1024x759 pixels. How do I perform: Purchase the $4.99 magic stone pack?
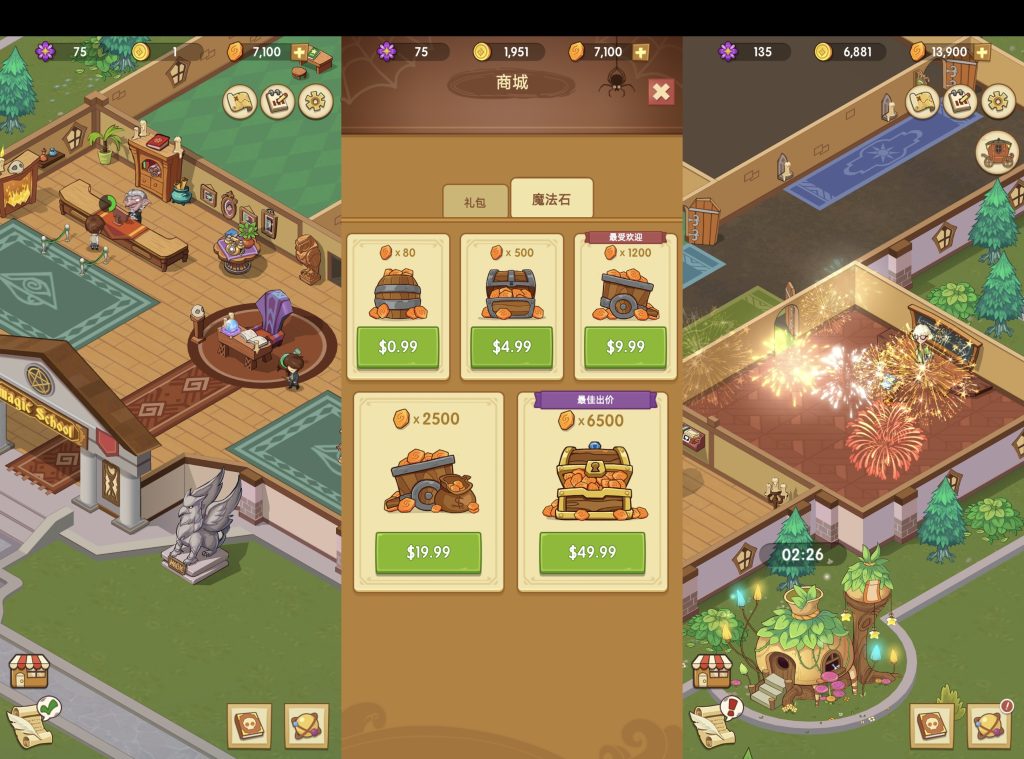click(511, 346)
